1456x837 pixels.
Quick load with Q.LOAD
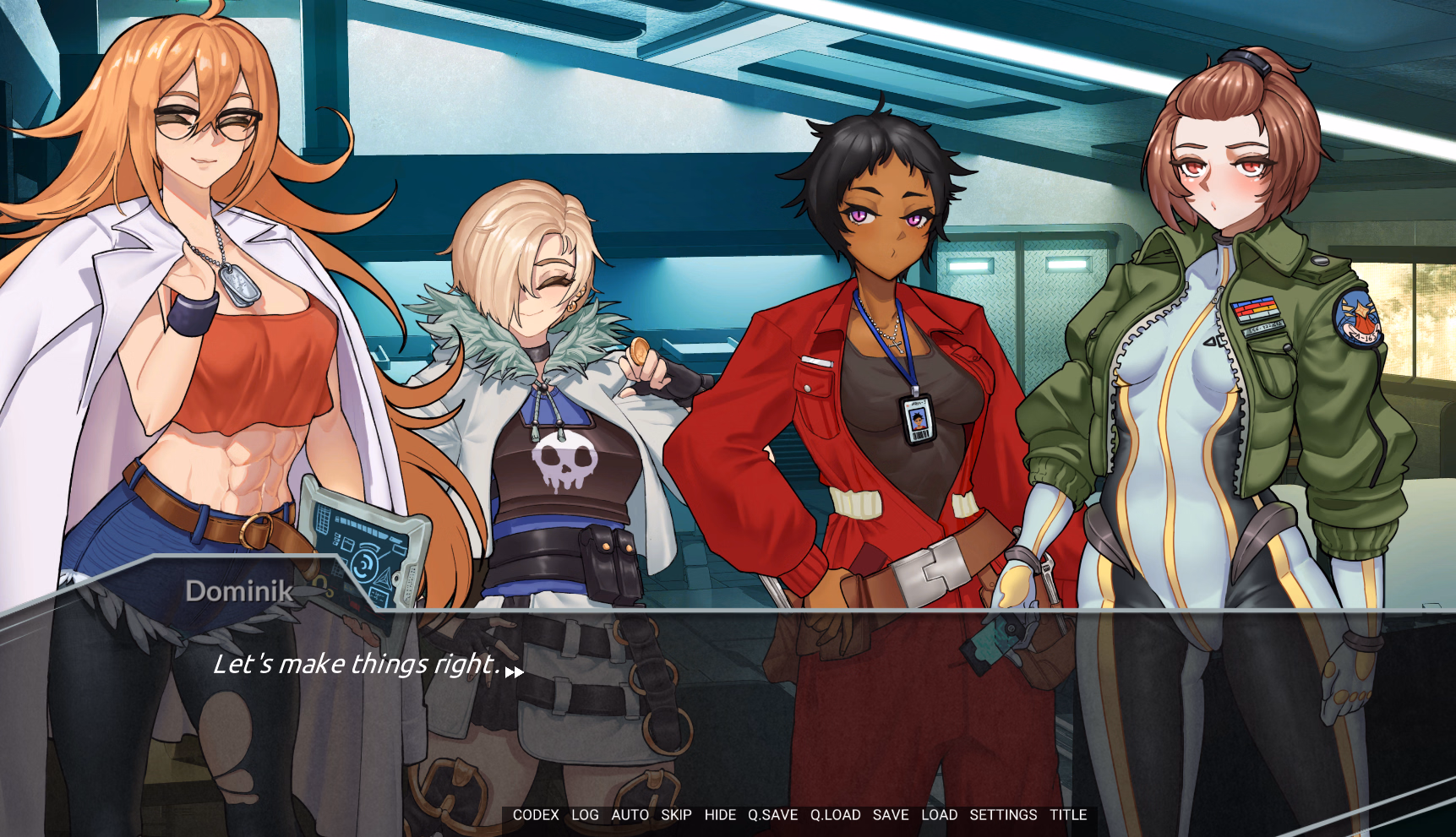pyautogui.click(x=835, y=815)
